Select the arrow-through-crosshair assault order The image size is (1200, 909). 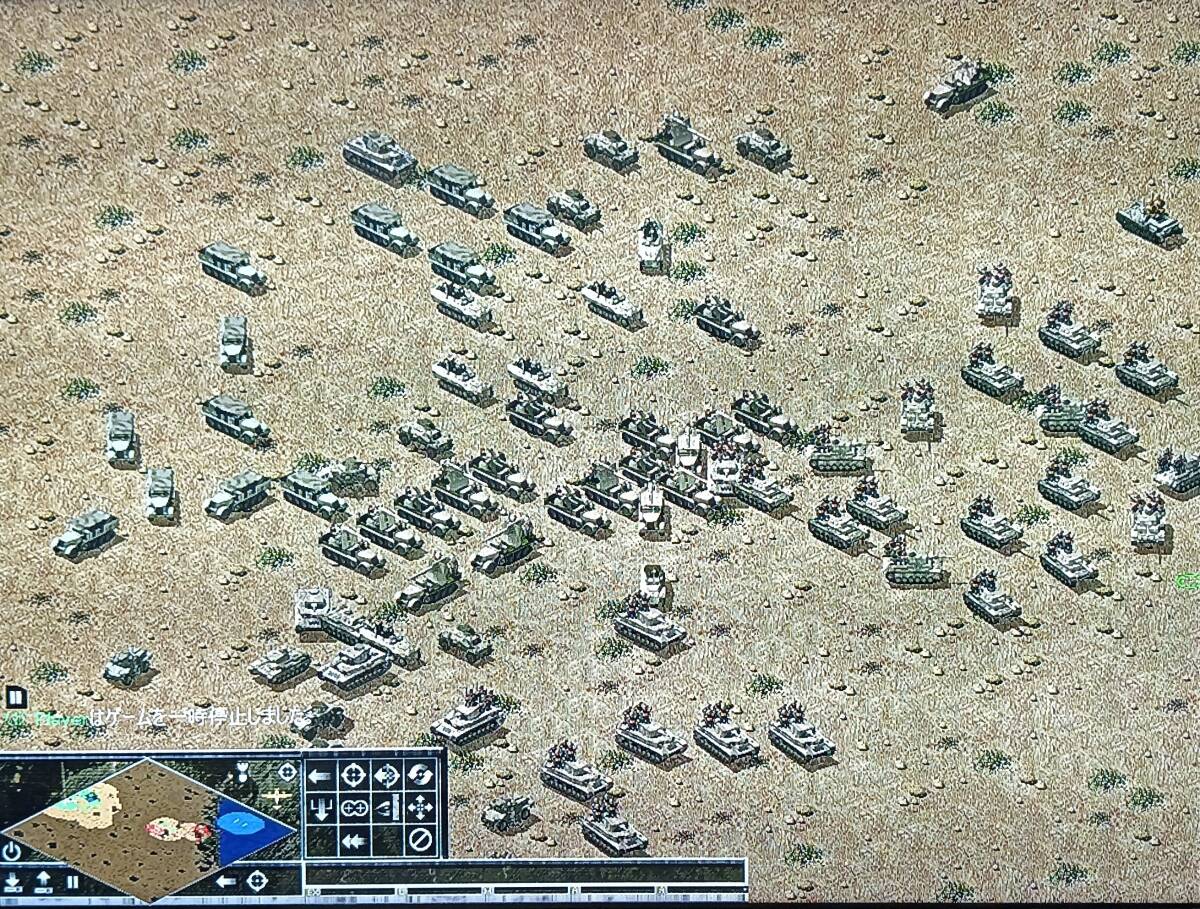click(x=387, y=775)
